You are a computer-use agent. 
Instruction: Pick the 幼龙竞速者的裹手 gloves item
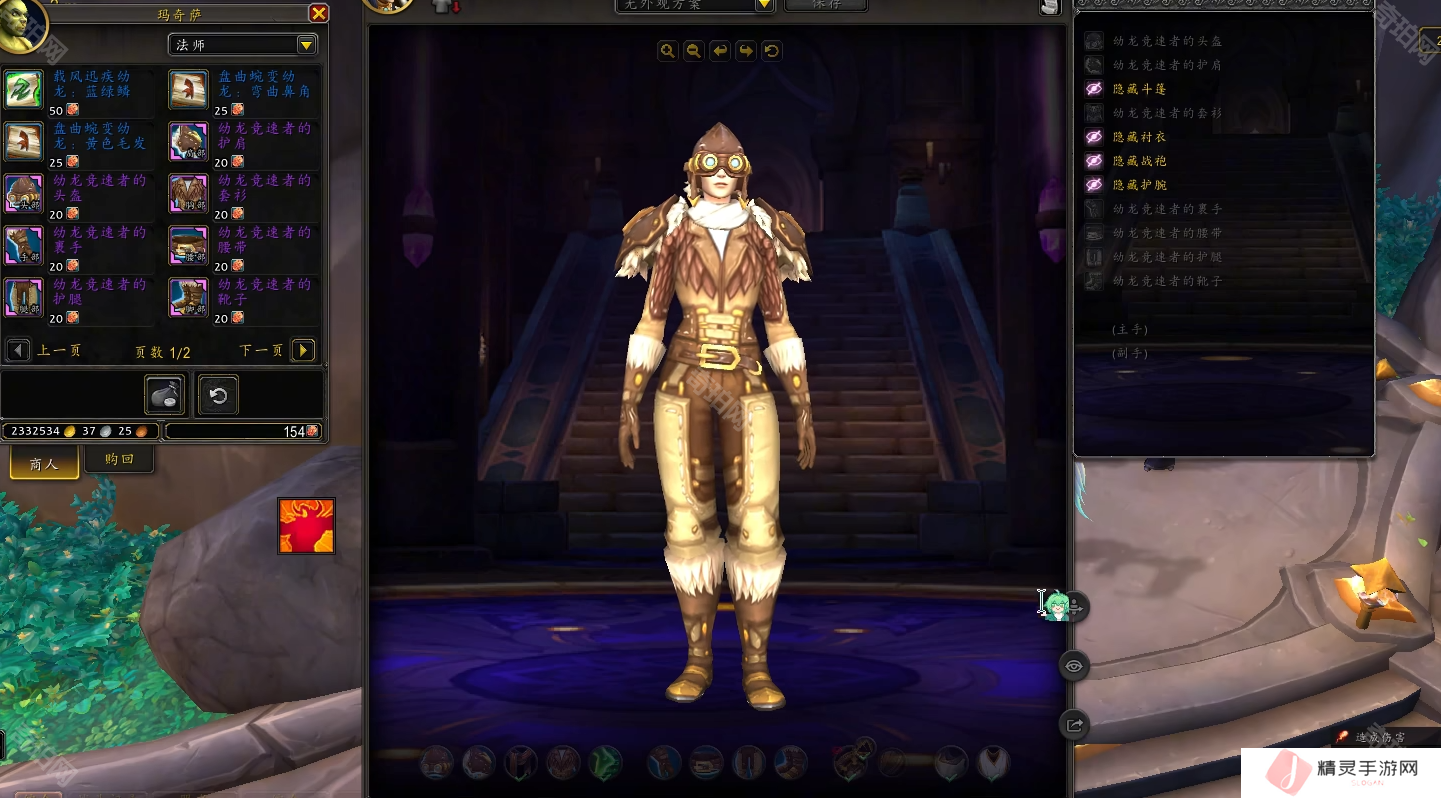tap(24, 246)
